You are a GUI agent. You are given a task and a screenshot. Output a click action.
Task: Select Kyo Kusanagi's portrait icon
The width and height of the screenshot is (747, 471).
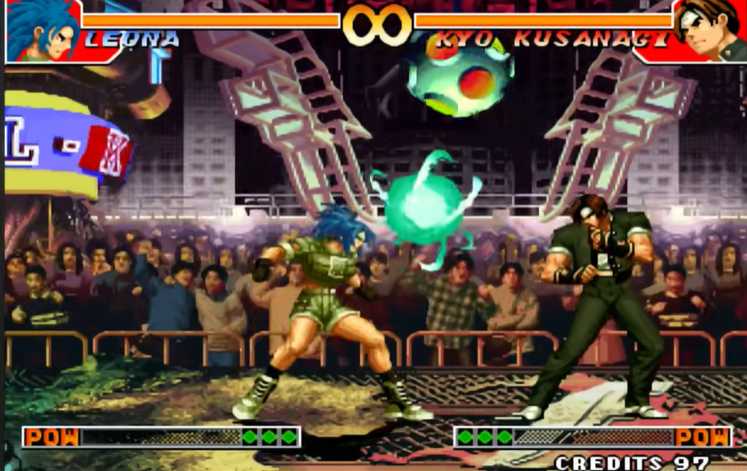(708, 28)
